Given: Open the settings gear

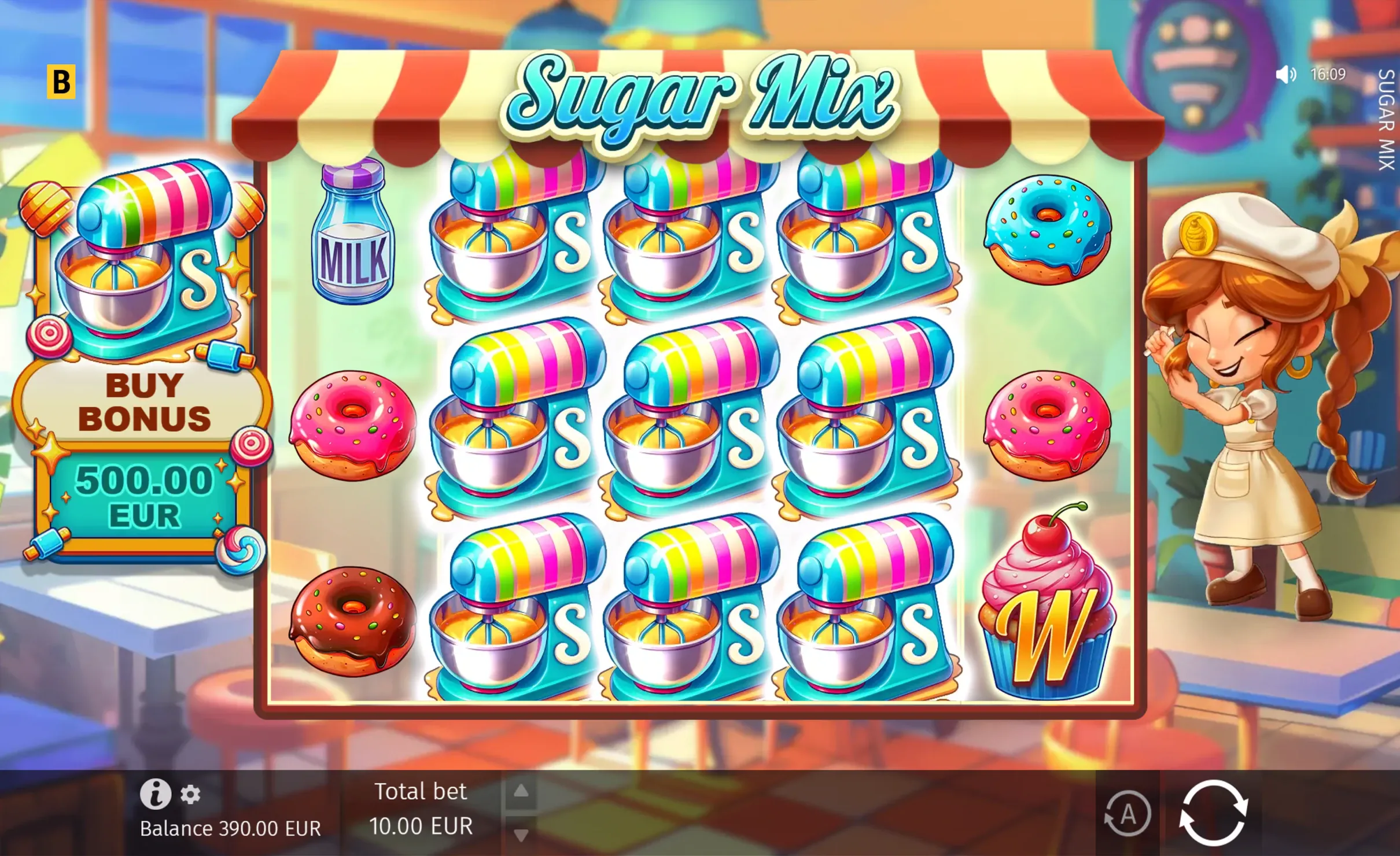Looking at the screenshot, I should click(190, 795).
